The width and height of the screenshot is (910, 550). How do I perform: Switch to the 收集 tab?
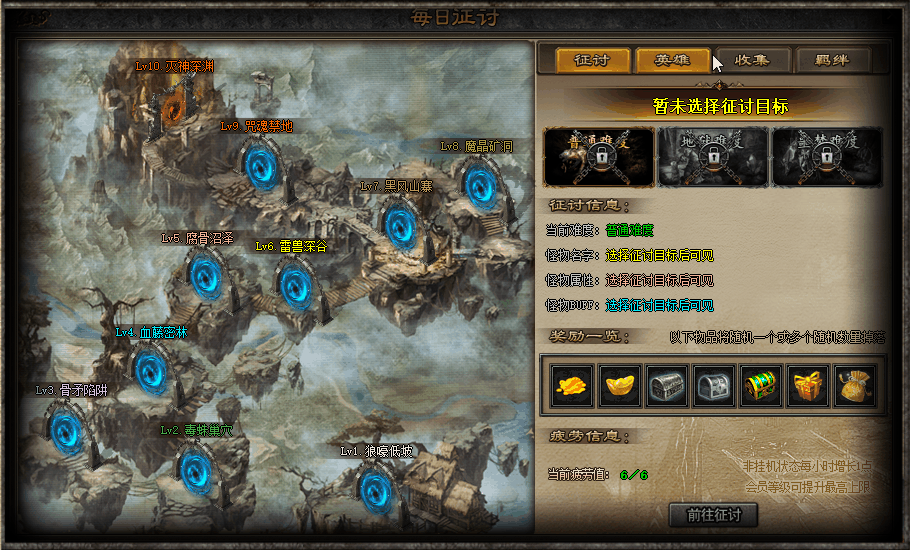click(751, 61)
